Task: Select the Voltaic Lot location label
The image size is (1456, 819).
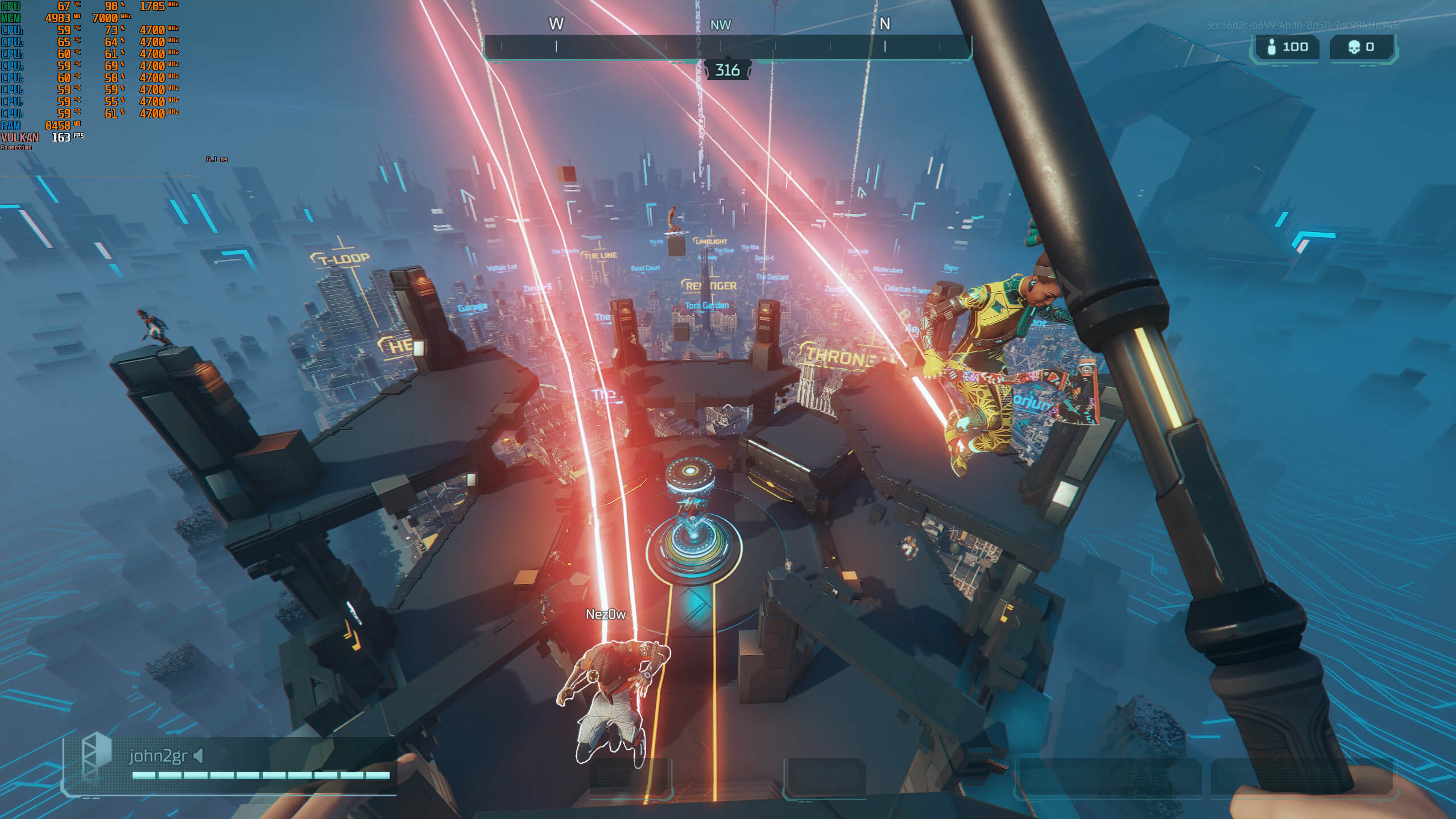Action: 502,267
